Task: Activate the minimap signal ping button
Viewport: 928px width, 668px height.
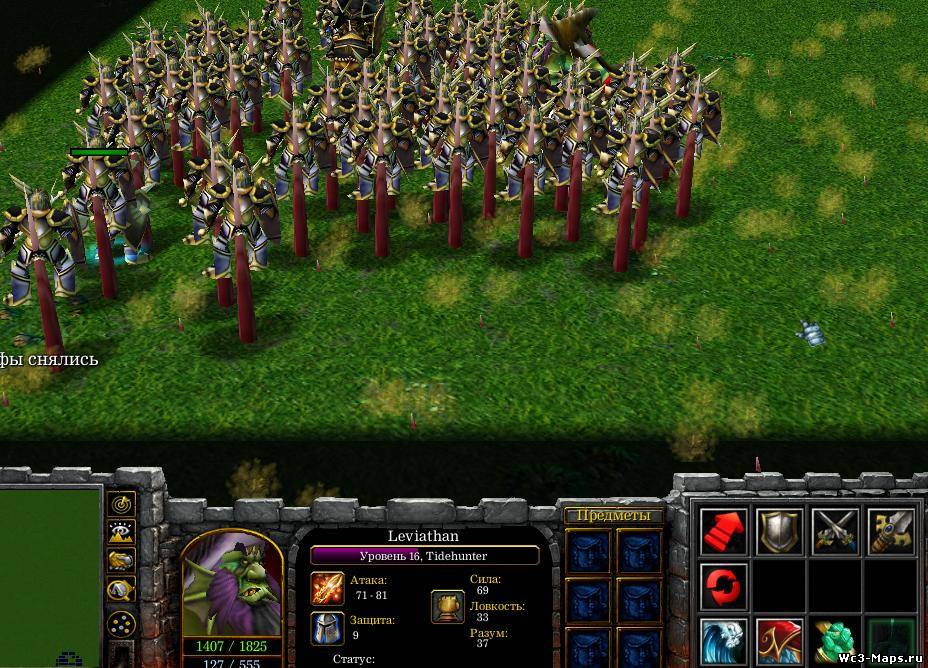Action: coord(122,504)
